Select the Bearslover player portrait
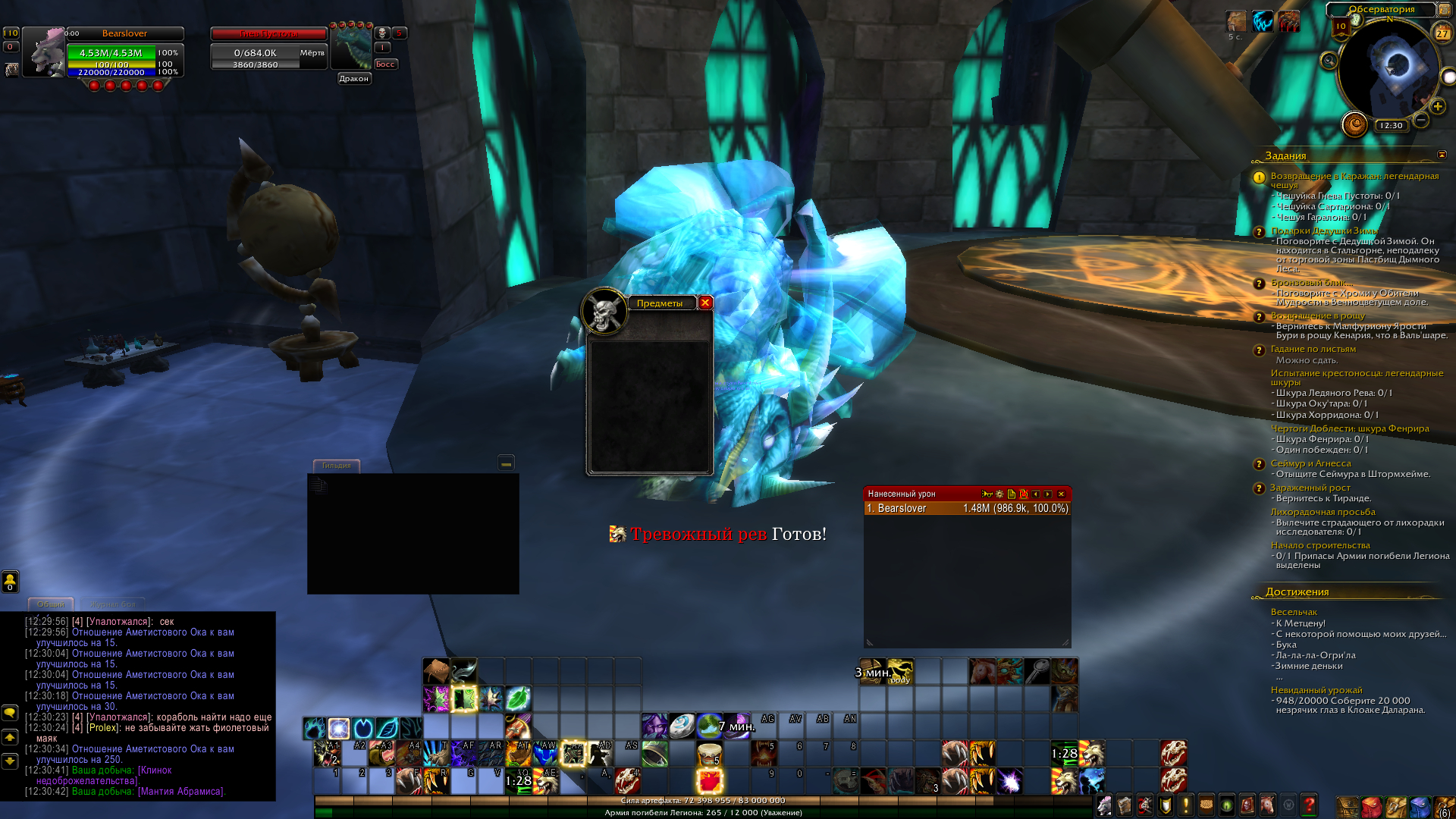The width and height of the screenshot is (1456, 819). click(44, 52)
